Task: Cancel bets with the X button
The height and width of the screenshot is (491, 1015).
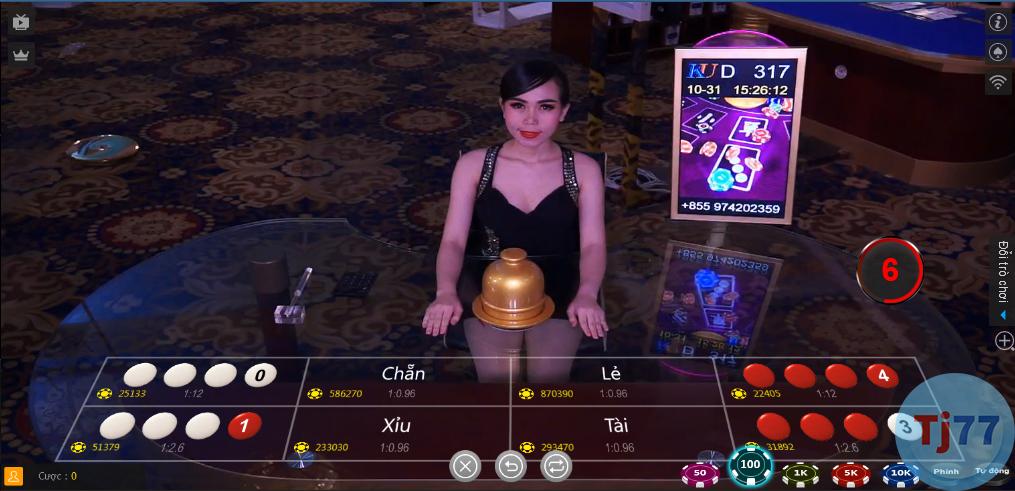Action: coord(465,465)
